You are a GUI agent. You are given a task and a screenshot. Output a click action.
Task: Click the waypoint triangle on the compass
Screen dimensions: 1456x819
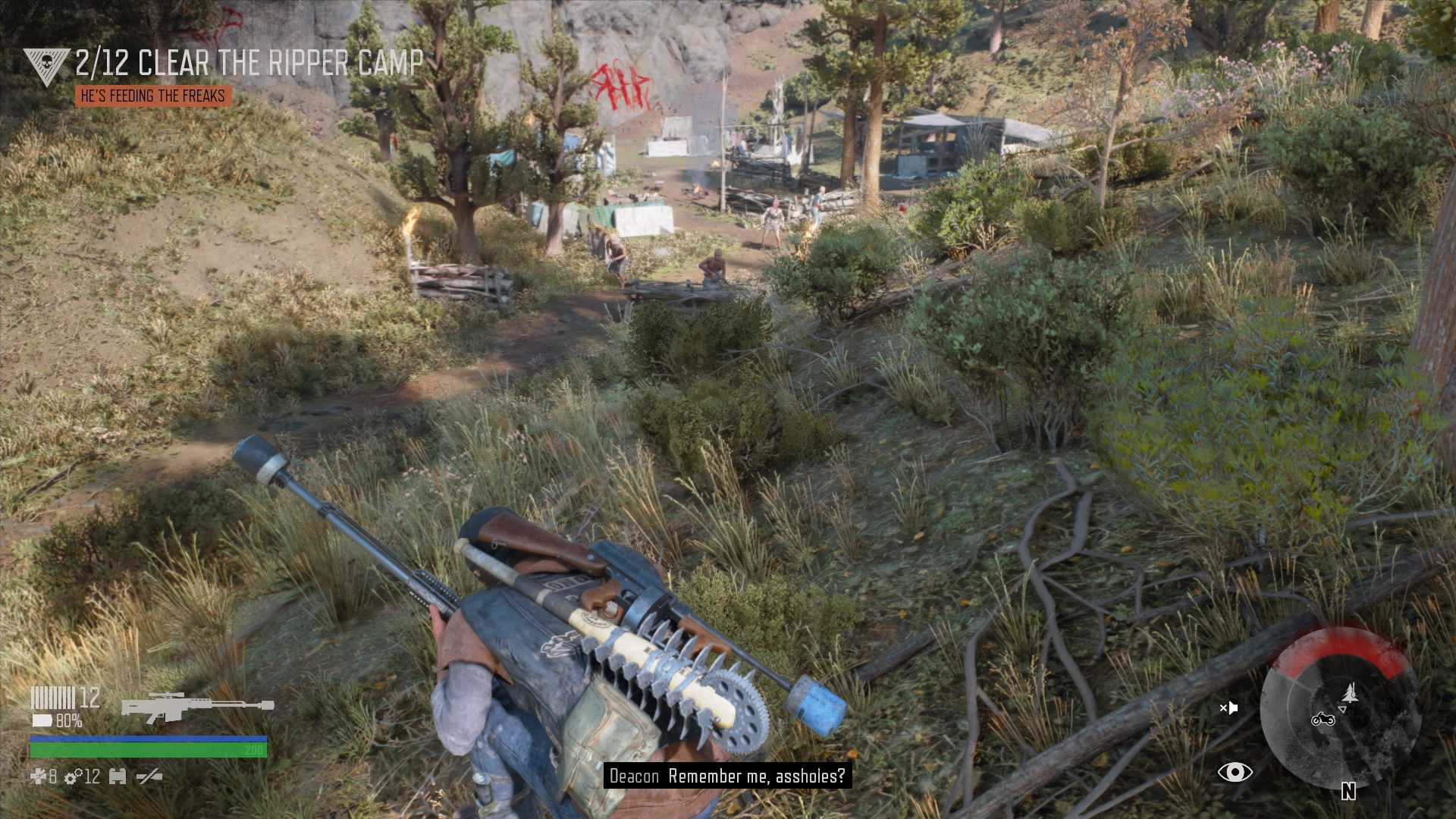[1342, 709]
